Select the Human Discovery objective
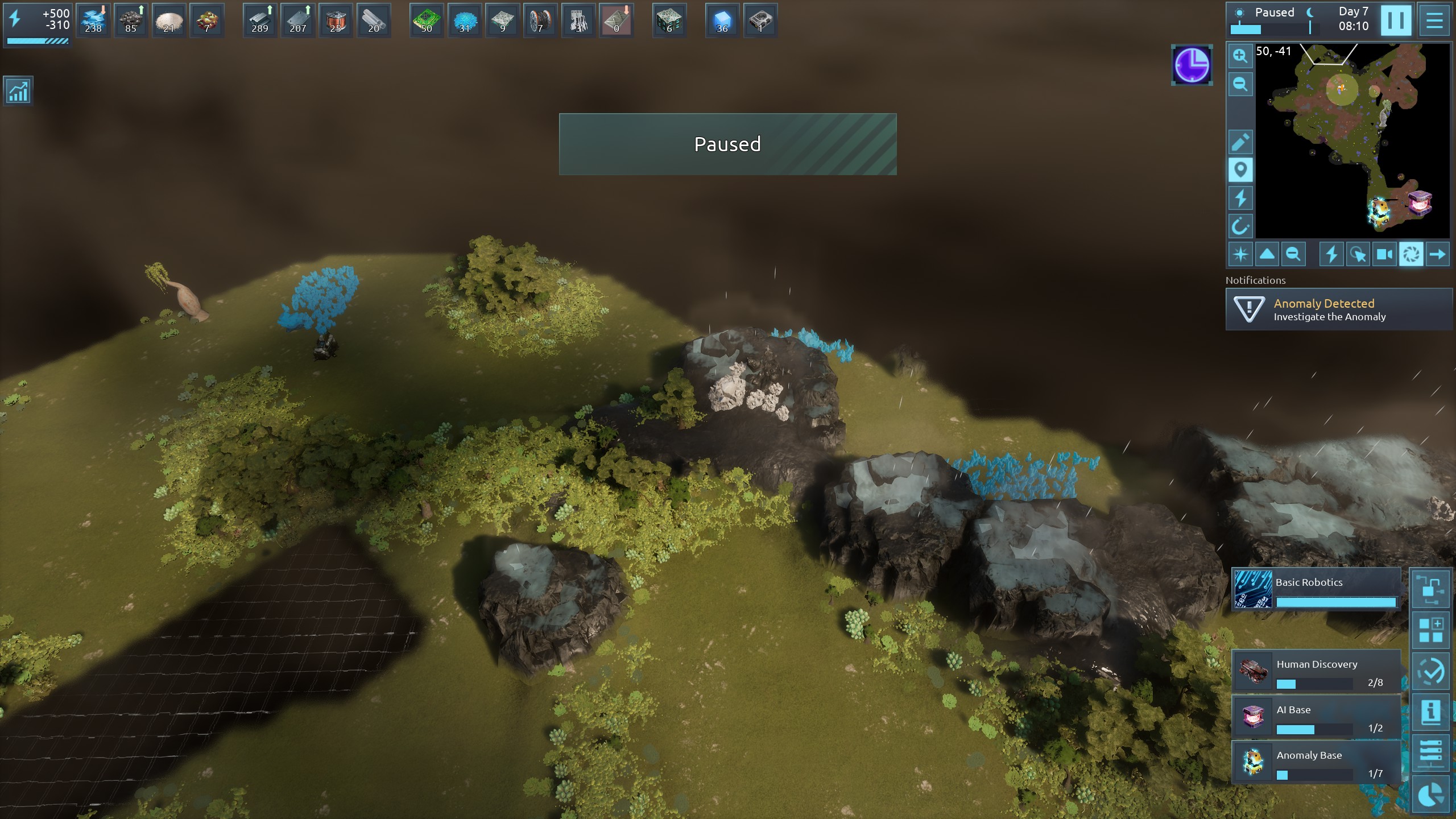This screenshot has height=819, width=1456. 1316,672
